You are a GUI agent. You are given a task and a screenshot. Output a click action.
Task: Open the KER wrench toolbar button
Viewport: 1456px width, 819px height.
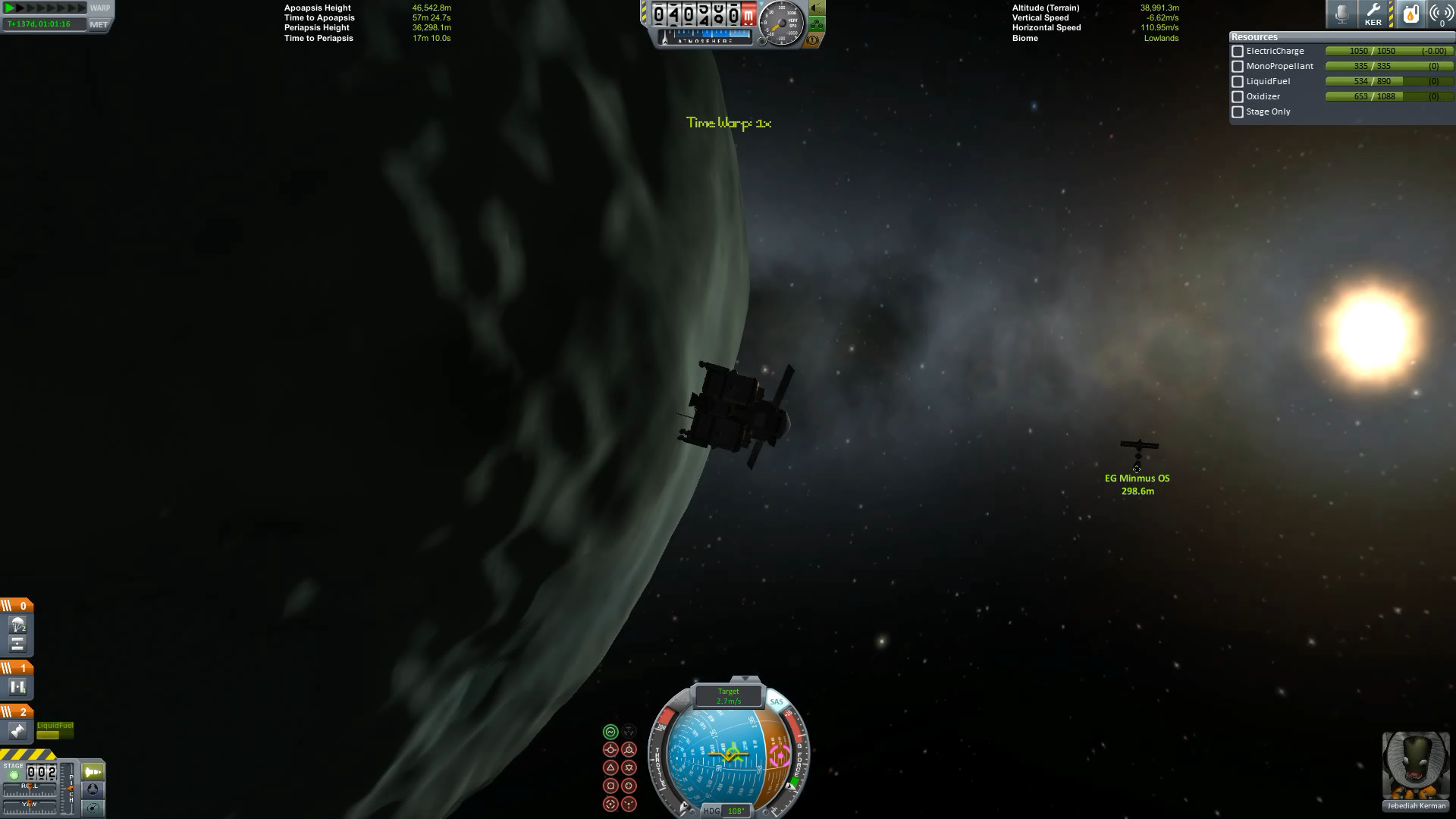[x=1373, y=14]
